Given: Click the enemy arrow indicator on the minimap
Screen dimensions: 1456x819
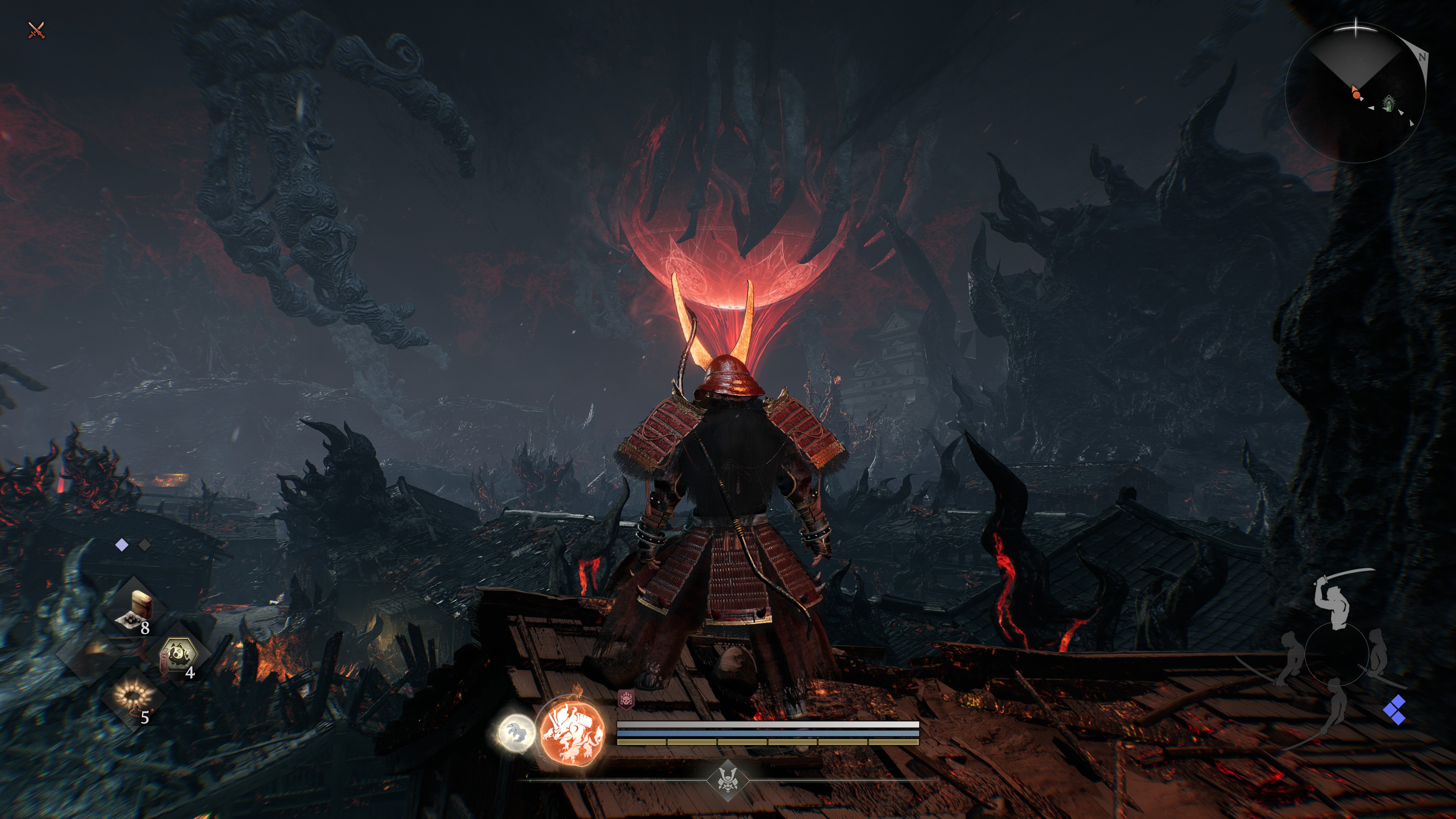Looking at the screenshot, I should pos(1371,108).
